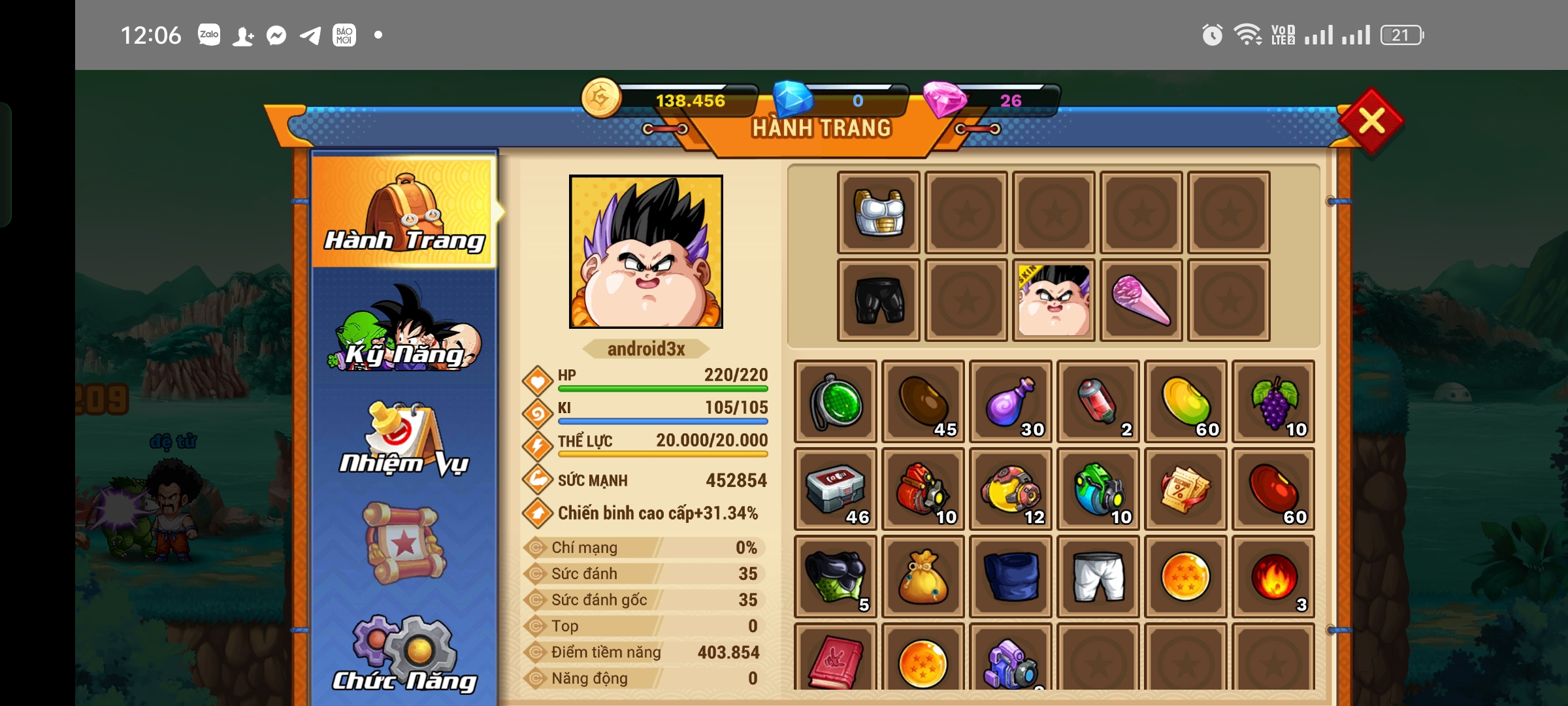Select the discount ticket coupon item
The width and height of the screenshot is (1568, 706).
1186,489
